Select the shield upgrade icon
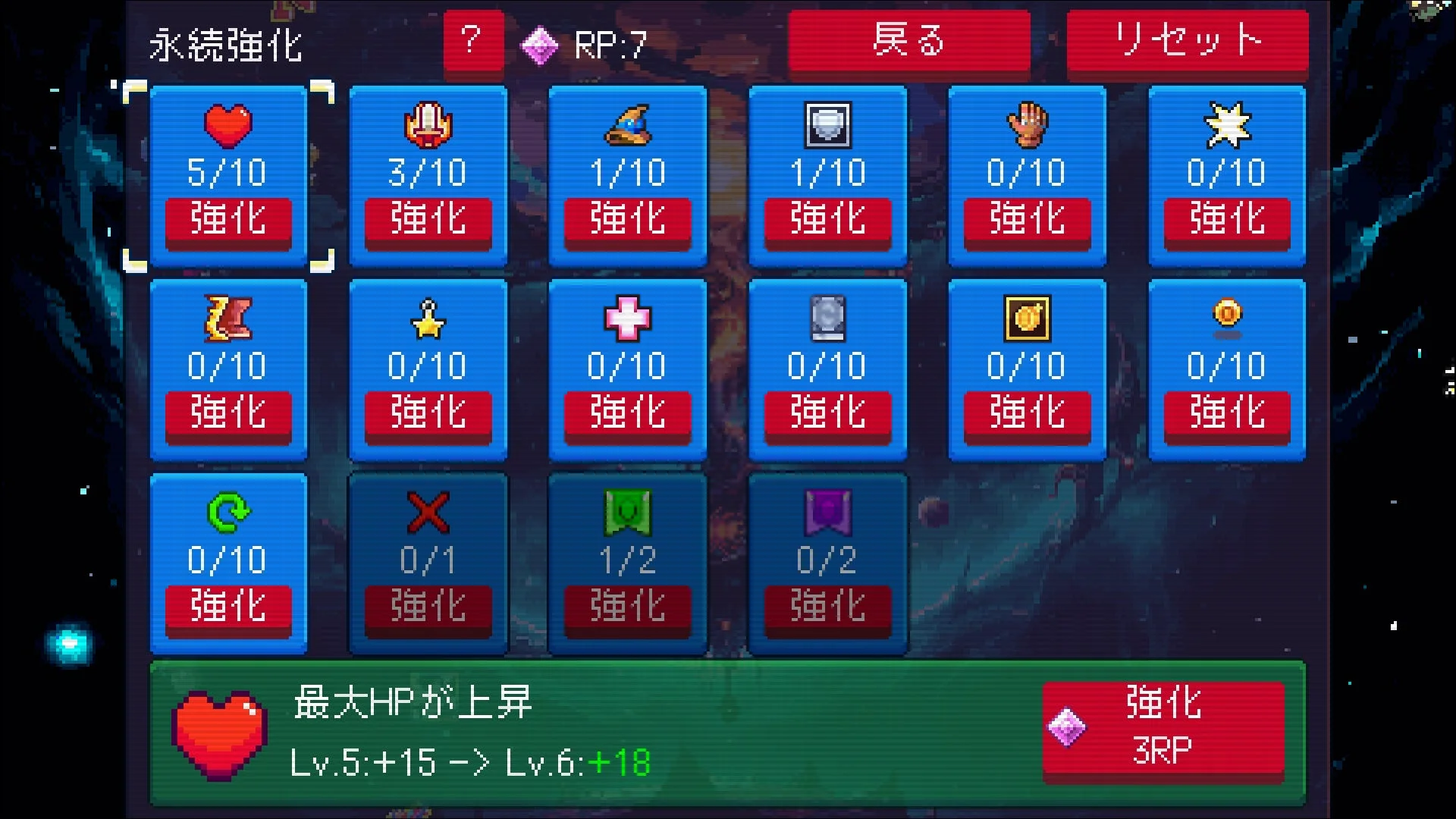Viewport: 1456px width, 819px height. point(827,126)
